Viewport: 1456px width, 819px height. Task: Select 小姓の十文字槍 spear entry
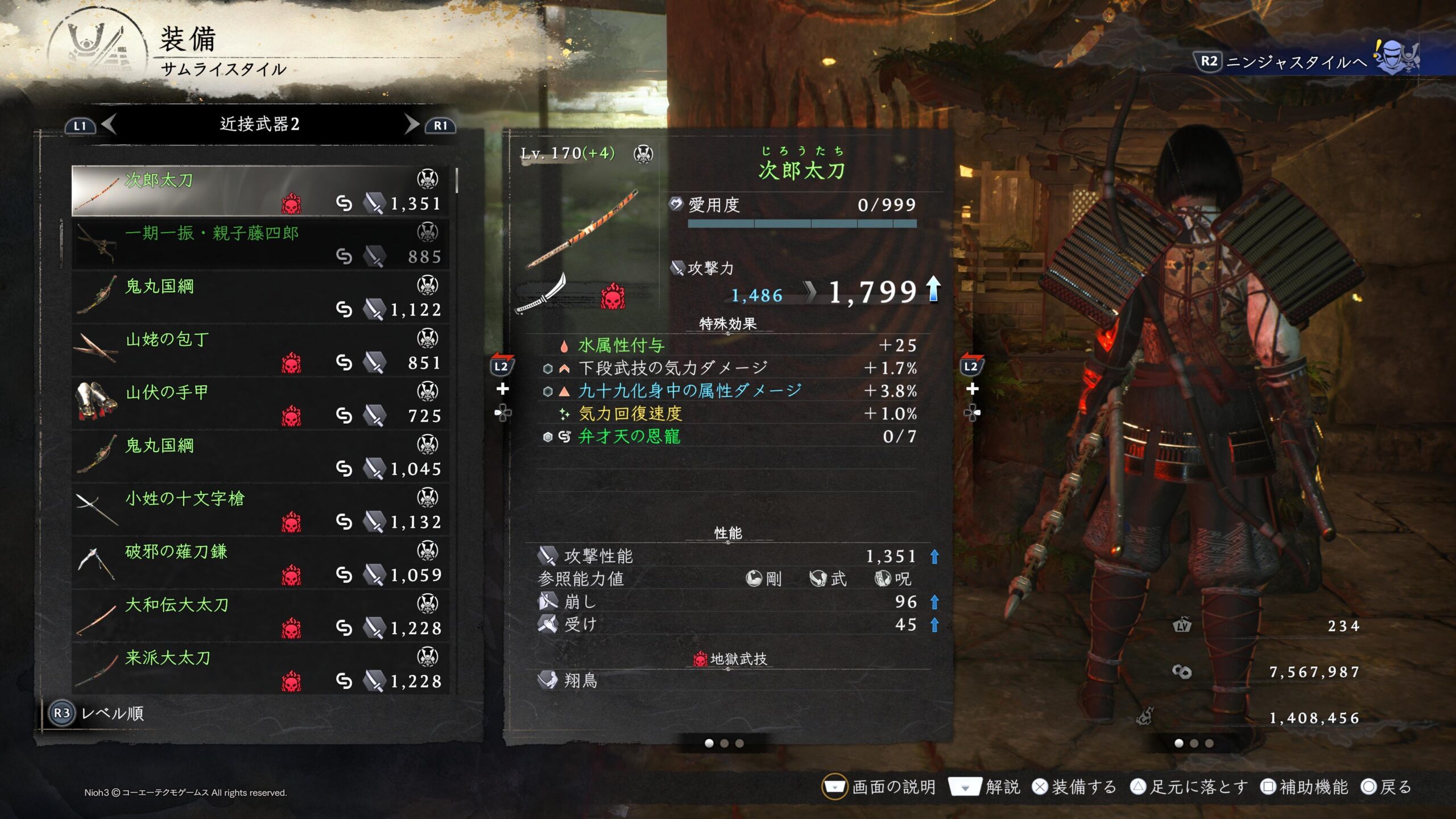click(260, 510)
